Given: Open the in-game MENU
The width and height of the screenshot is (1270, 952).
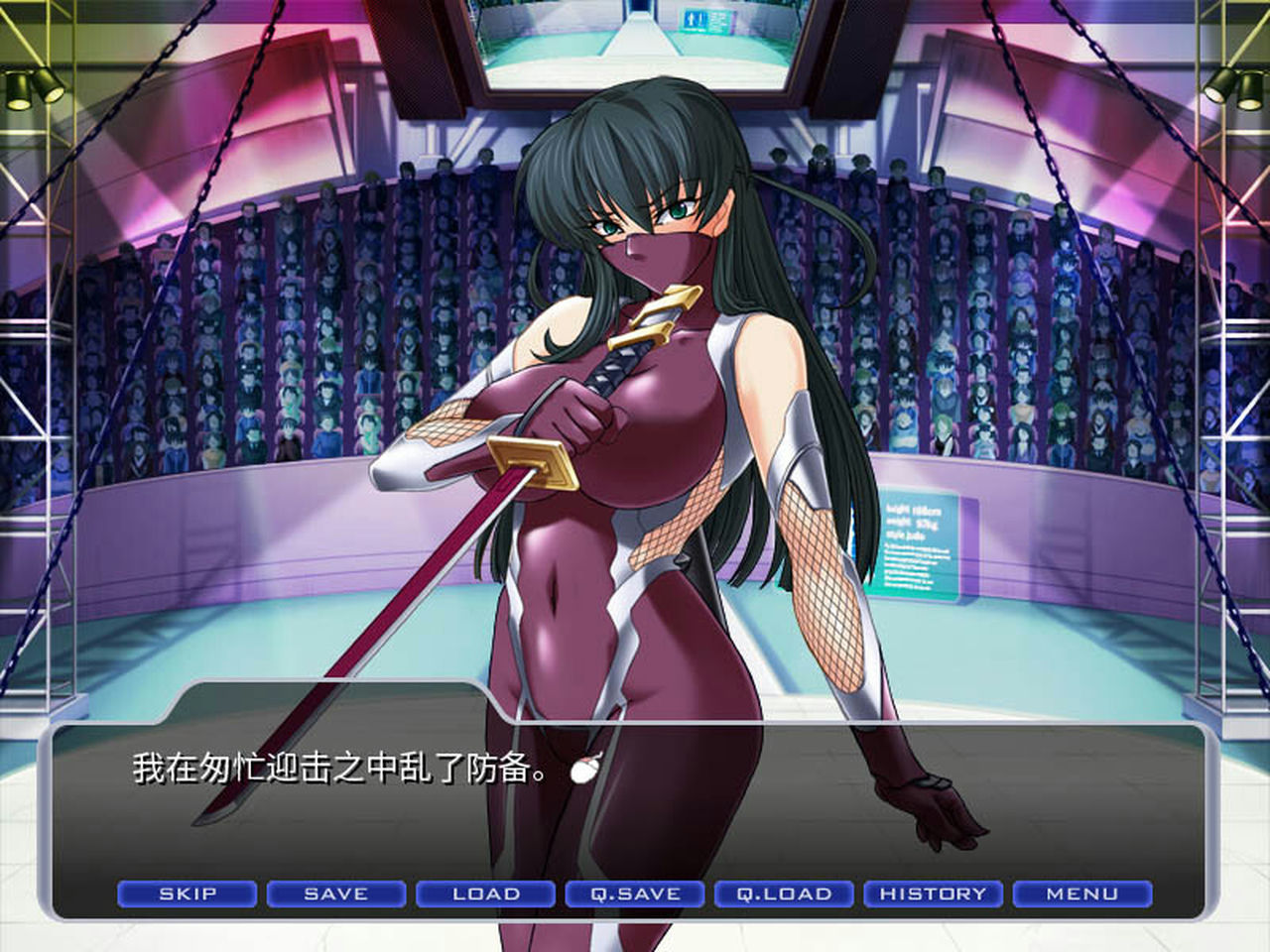Looking at the screenshot, I should click(1083, 893).
